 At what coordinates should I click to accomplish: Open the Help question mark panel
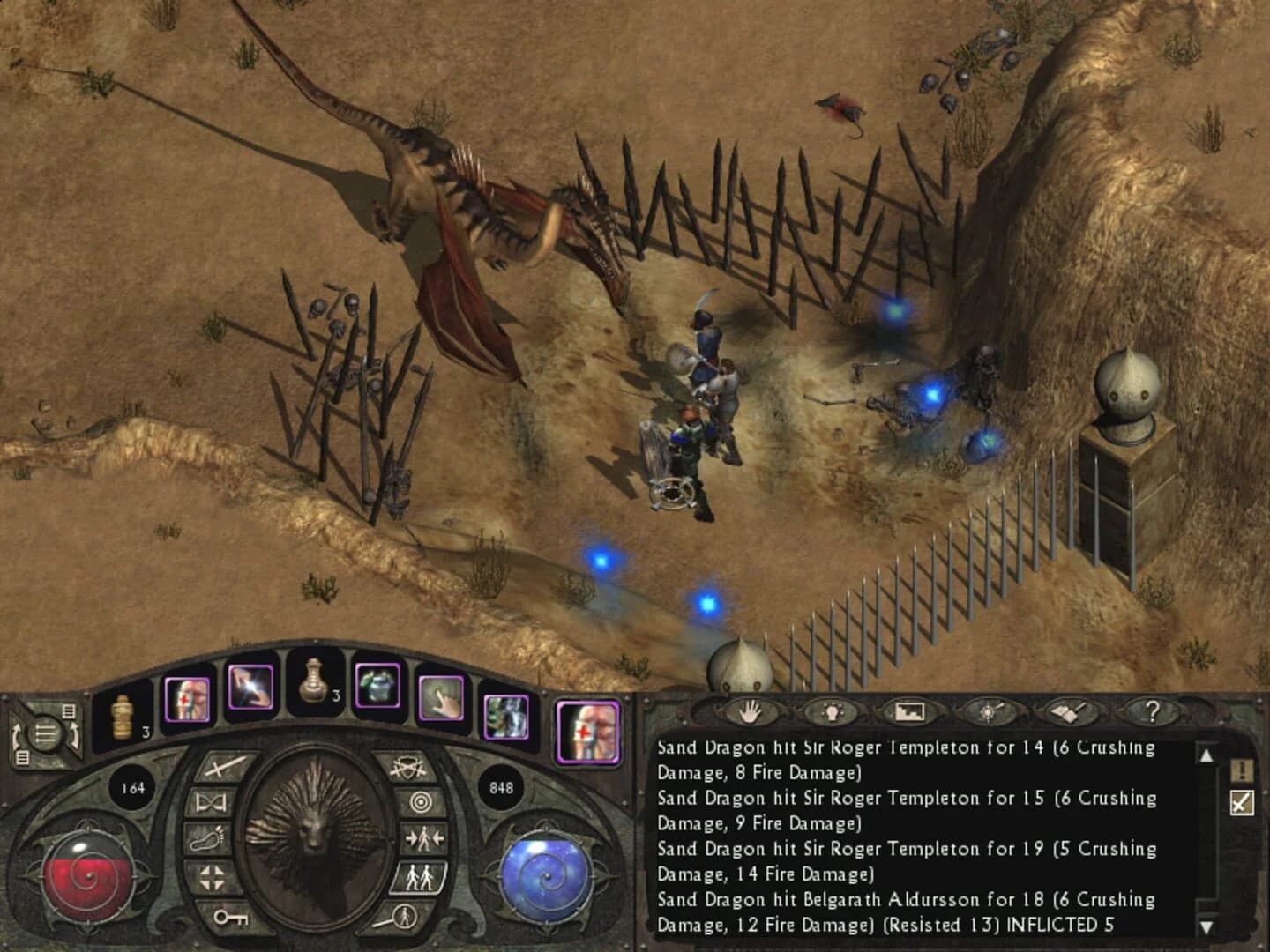tap(1152, 713)
